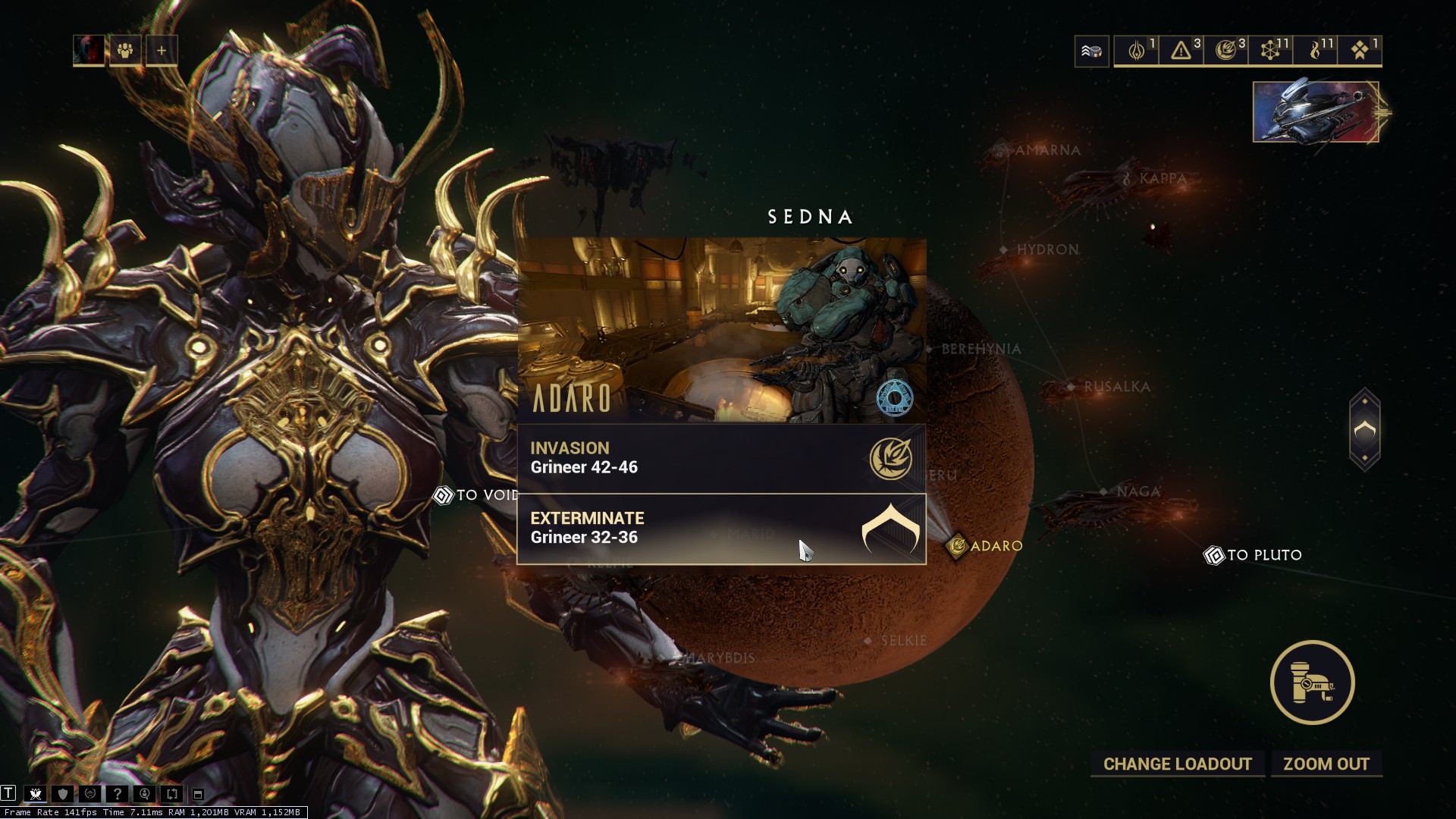Choose the Invasion Grineer 42-46 mission
The height and width of the screenshot is (819, 1456).
click(x=720, y=458)
